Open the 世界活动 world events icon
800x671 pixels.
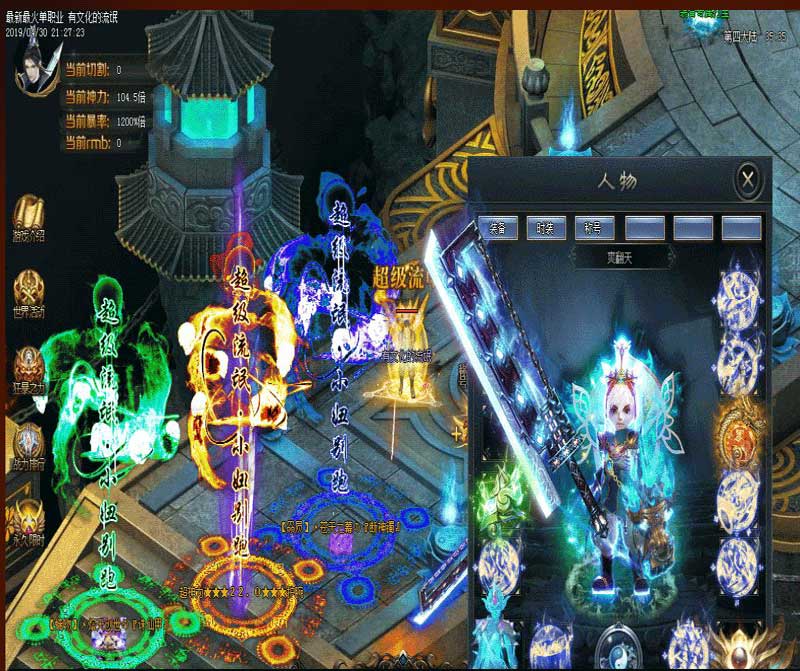tap(28, 293)
